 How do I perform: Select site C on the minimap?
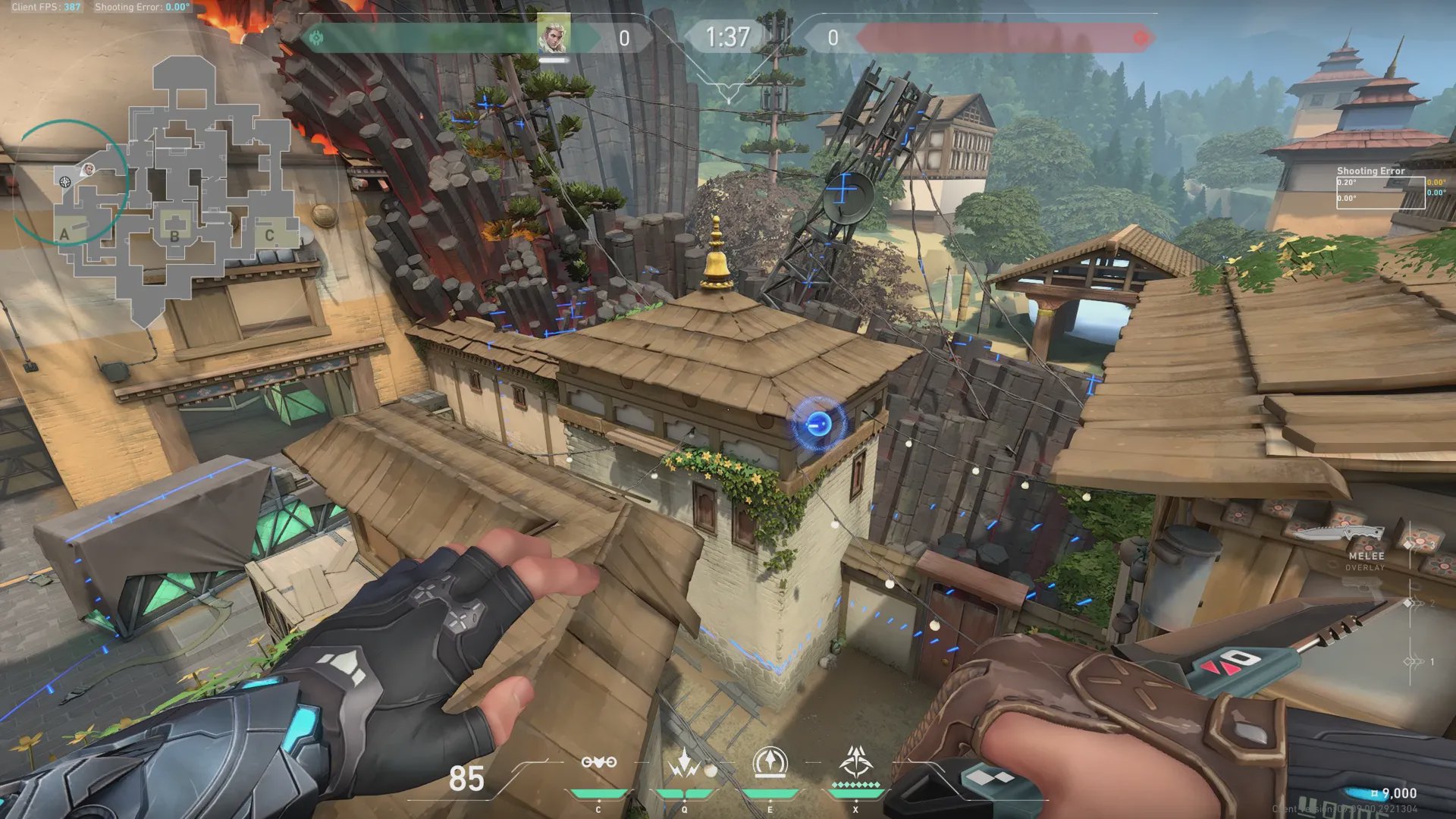pyautogui.click(x=269, y=235)
